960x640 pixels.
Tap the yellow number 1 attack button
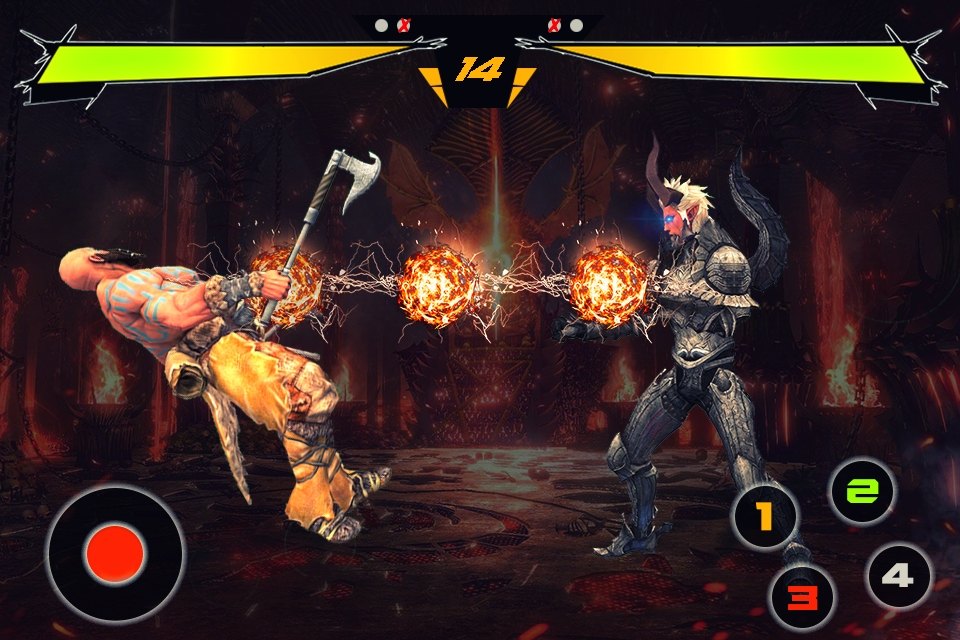[765, 517]
